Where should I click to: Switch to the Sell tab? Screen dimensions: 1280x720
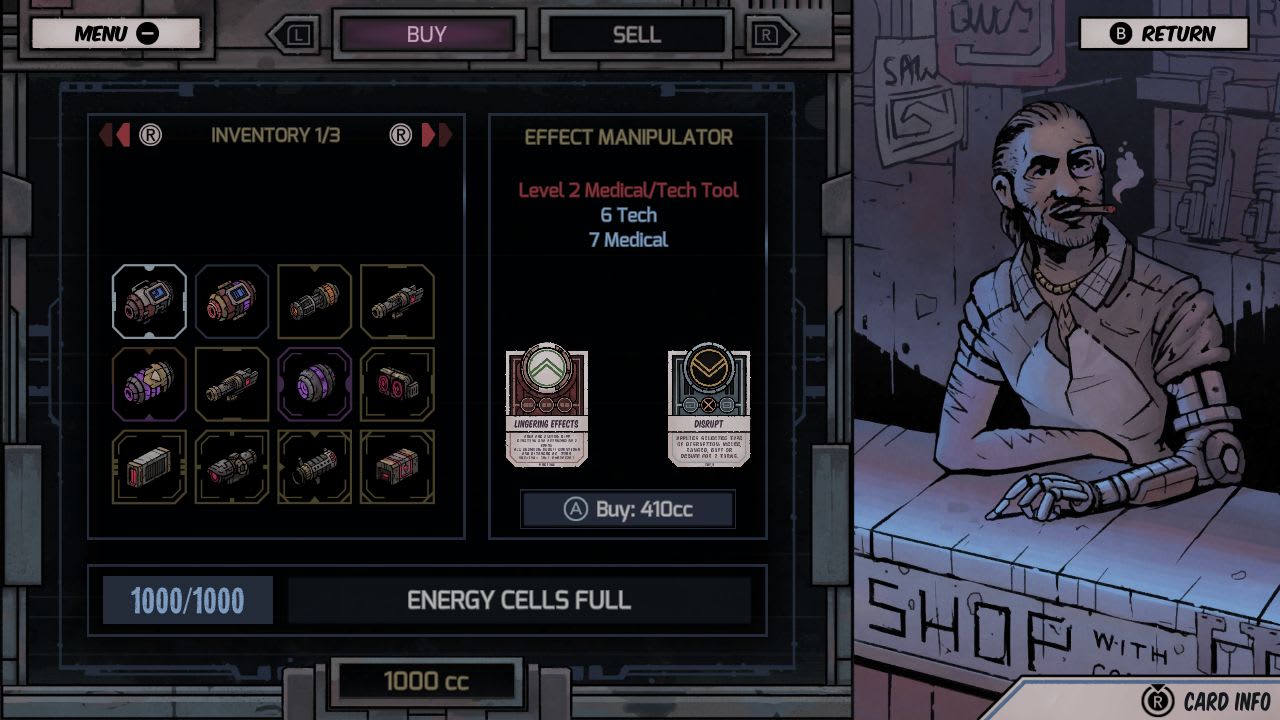click(636, 35)
